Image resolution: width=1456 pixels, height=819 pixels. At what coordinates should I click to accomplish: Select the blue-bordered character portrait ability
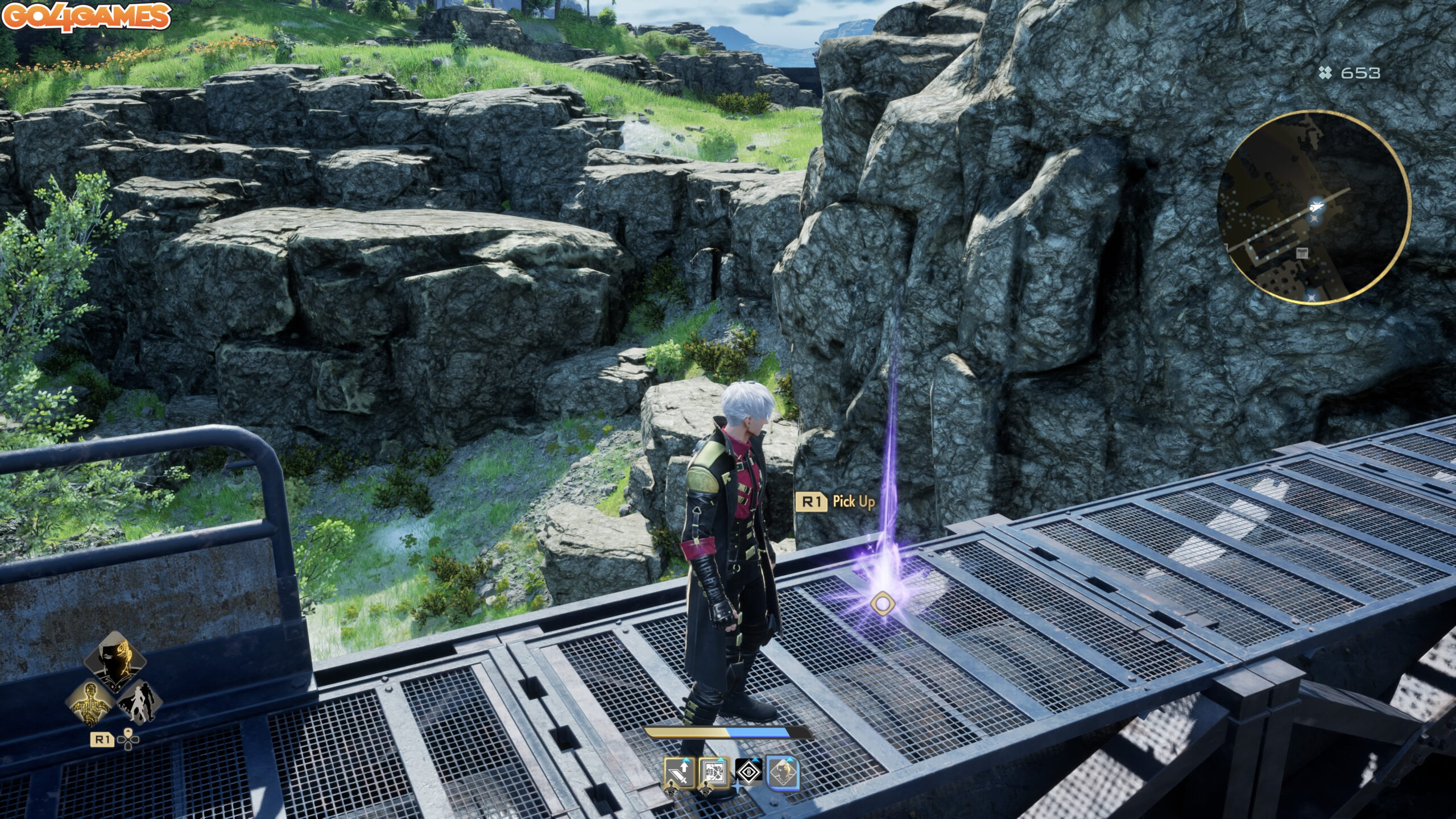coord(783,772)
